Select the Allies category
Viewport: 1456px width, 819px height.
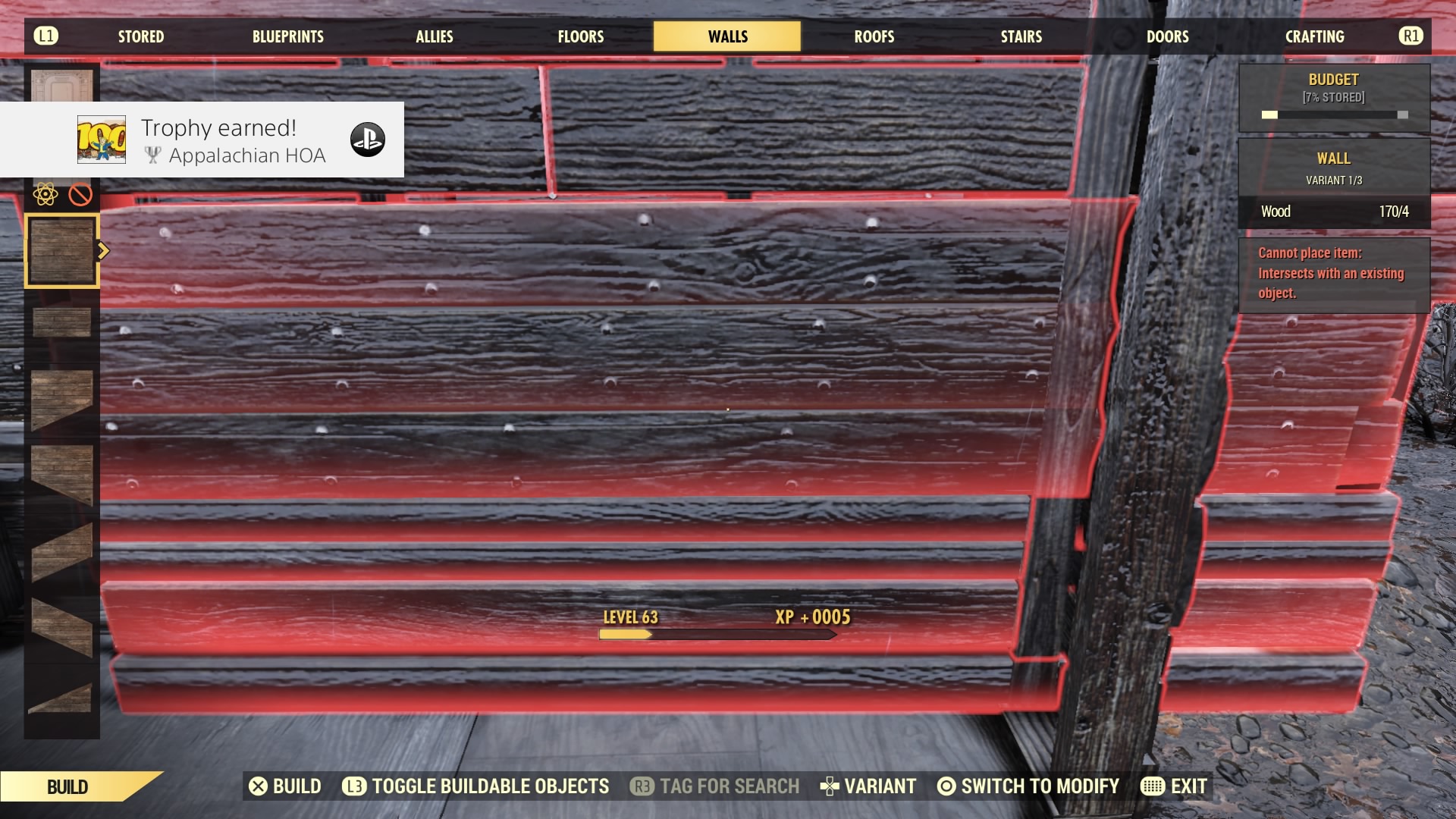[x=434, y=36]
